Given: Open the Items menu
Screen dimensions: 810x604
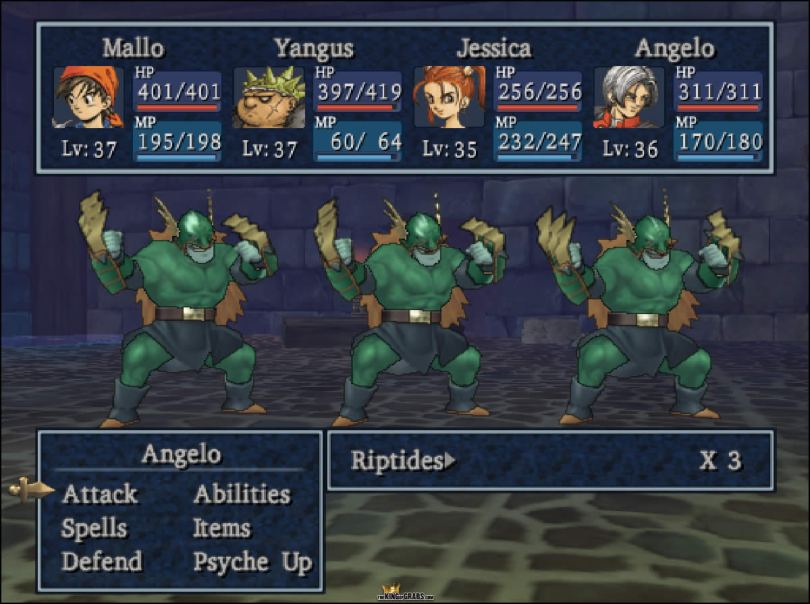Looking at the screenshot, I should pos(221,528).
